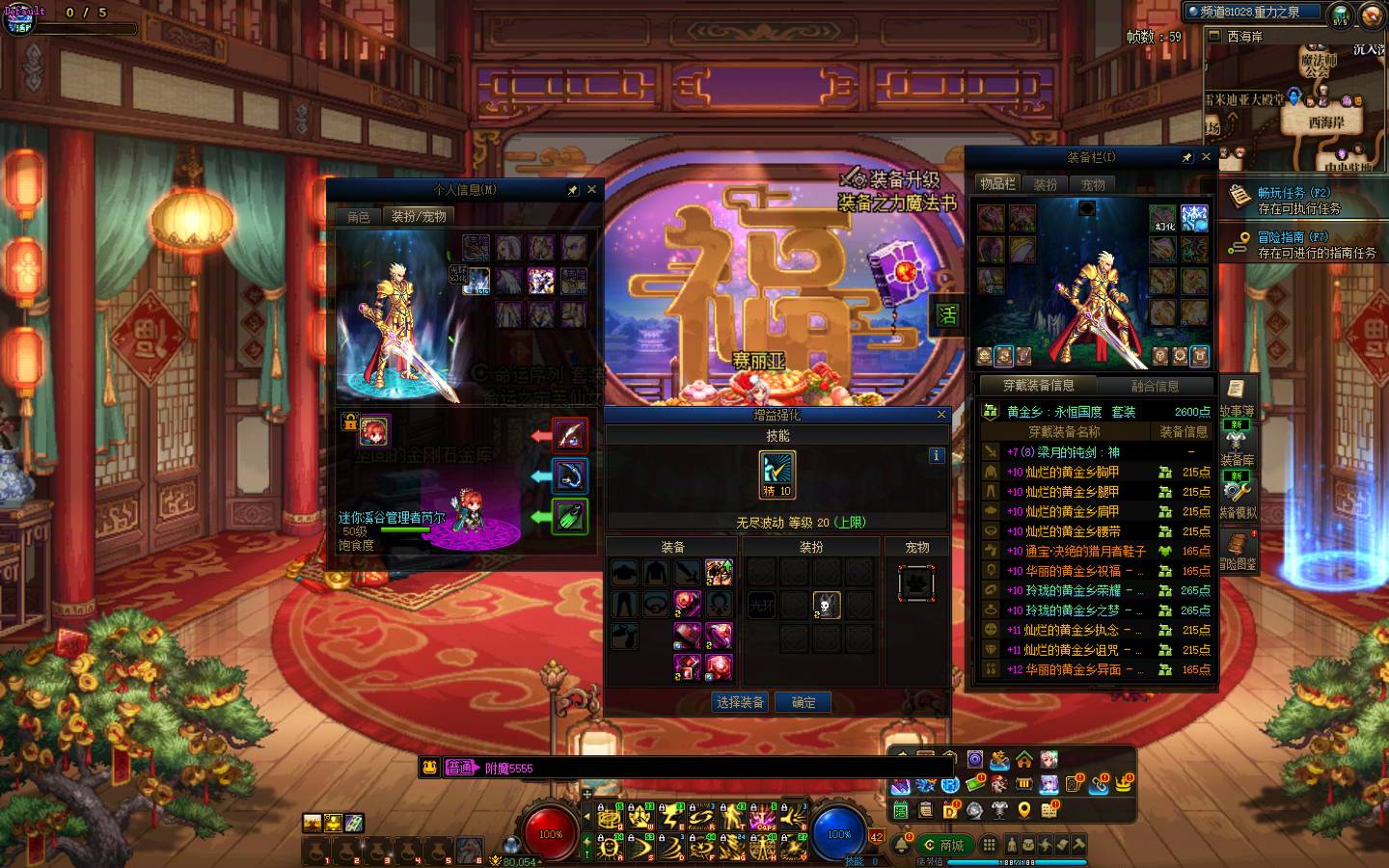
Task: Switch to the 角色 character tab
Action: click(x=359, y=217)
